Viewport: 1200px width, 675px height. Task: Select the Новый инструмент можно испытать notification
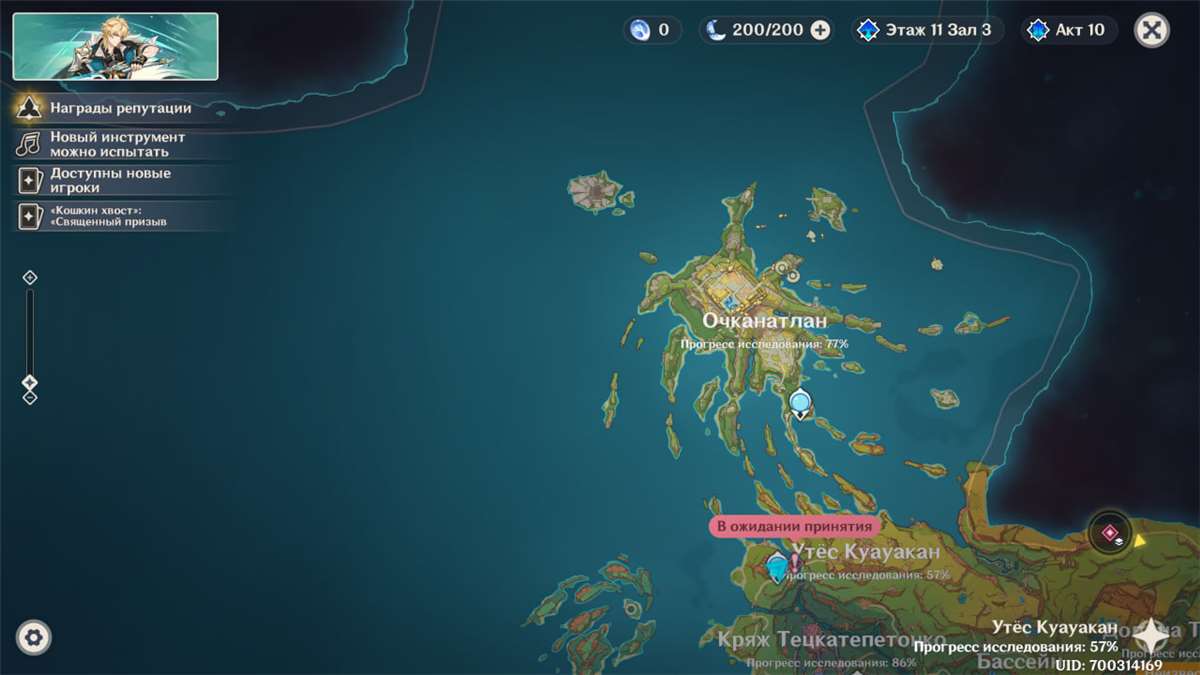coord(117,144)
